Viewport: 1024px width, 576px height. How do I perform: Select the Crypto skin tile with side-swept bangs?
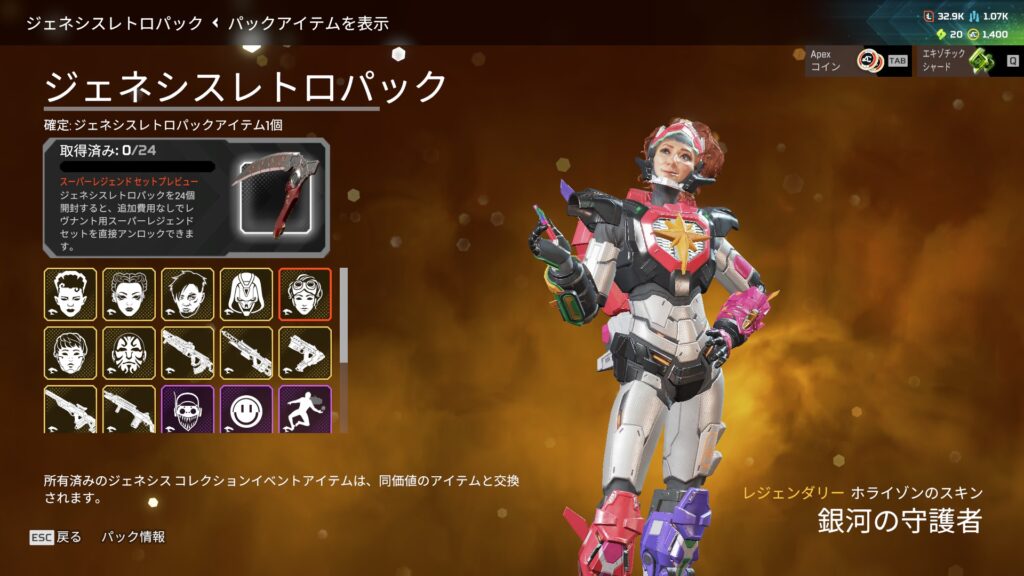188,294
